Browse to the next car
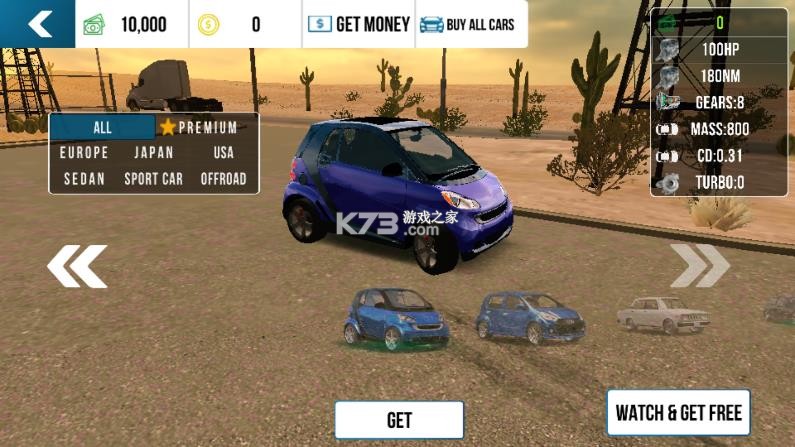Viewport: 795px width, 447px height. point(700,265)
